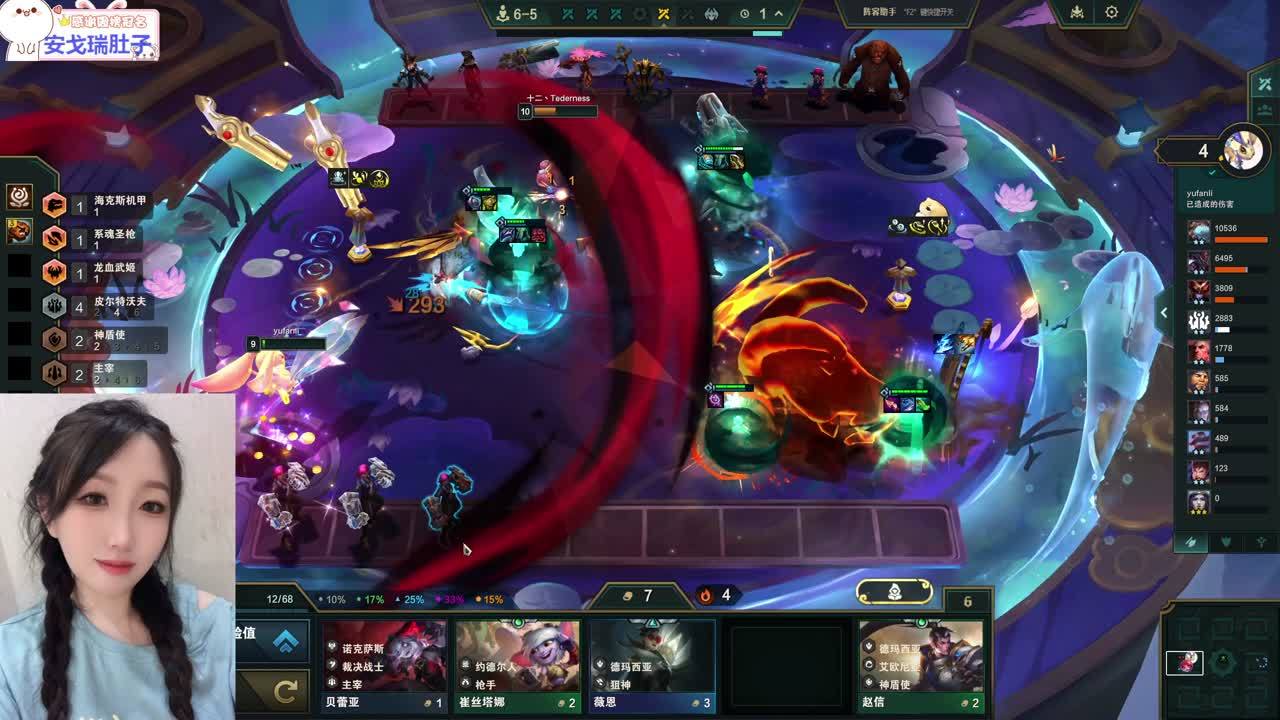1280x720 pixels.
Task: Switch to the crossed-swords combat tab
Action: (x=1190, y=542)
